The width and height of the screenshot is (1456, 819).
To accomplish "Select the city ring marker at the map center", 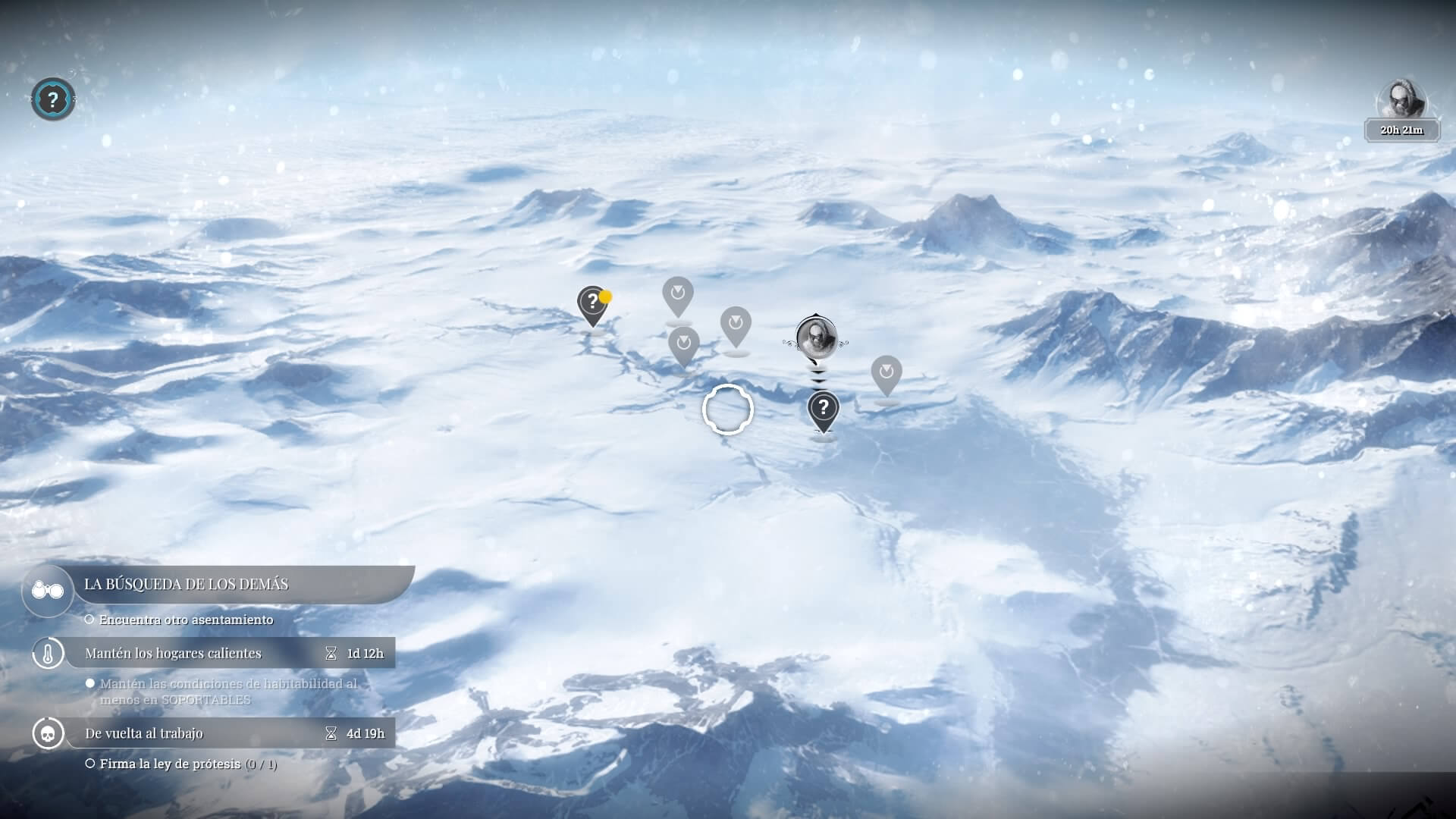I will tap(729, 409).
